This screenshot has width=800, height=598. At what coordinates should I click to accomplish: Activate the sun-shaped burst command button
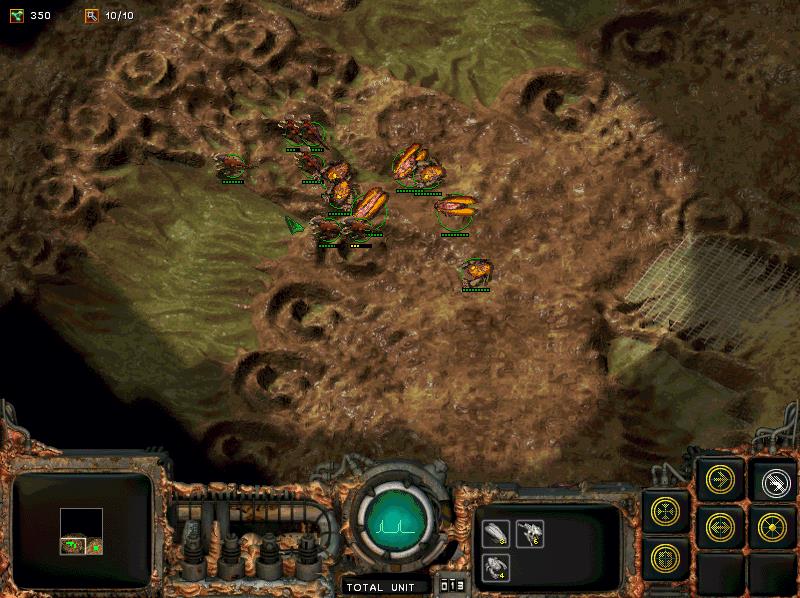click(x=773, y=525)
